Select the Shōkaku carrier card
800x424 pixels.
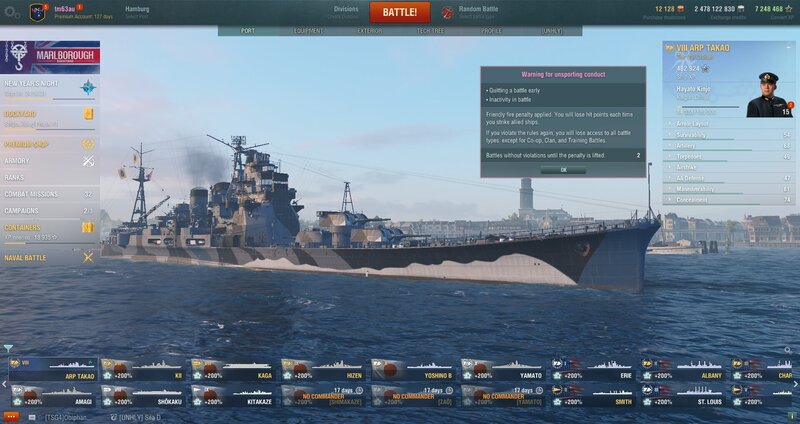click(142, 394)
